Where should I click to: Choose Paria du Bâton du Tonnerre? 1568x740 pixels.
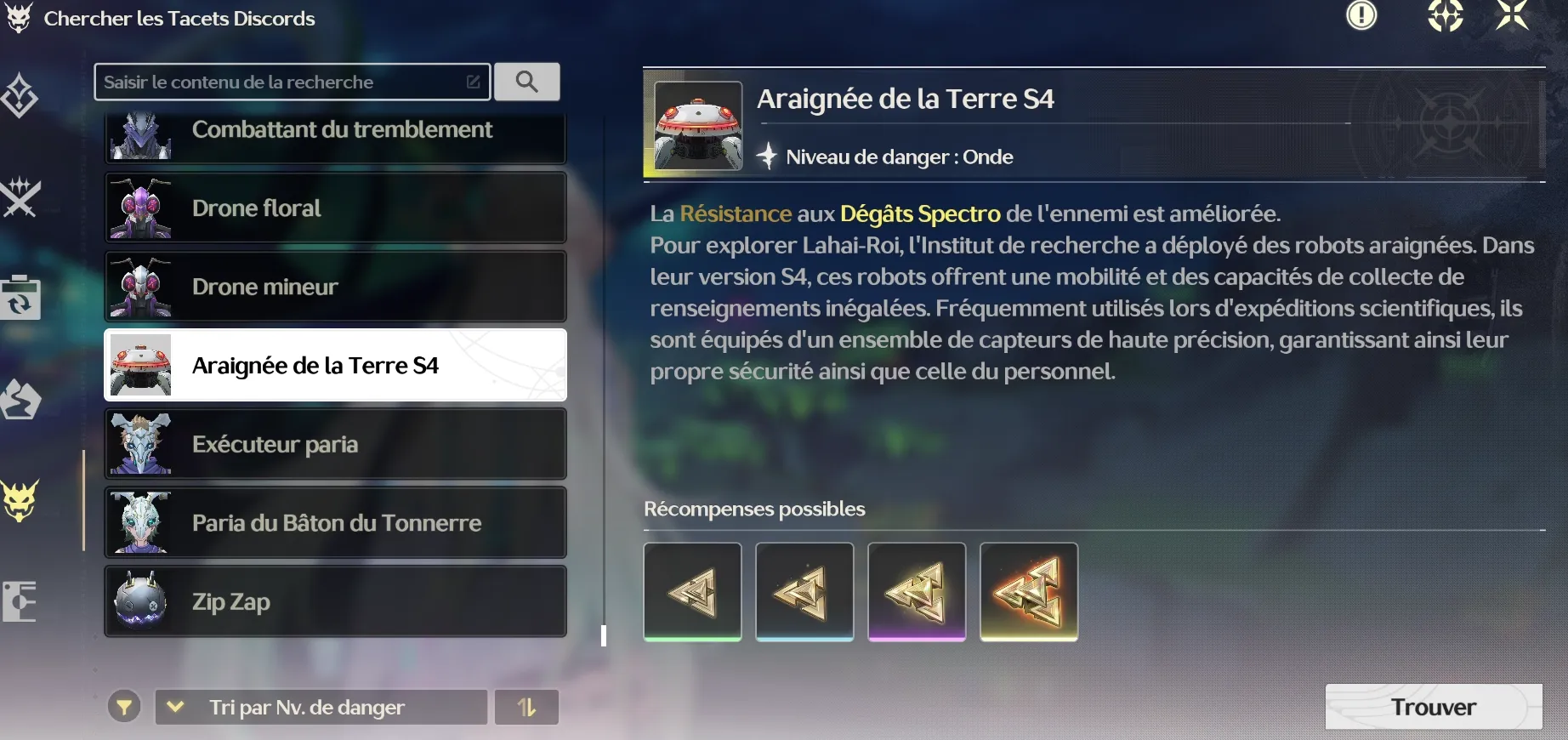pyautogui.click(x=335, y=522)
